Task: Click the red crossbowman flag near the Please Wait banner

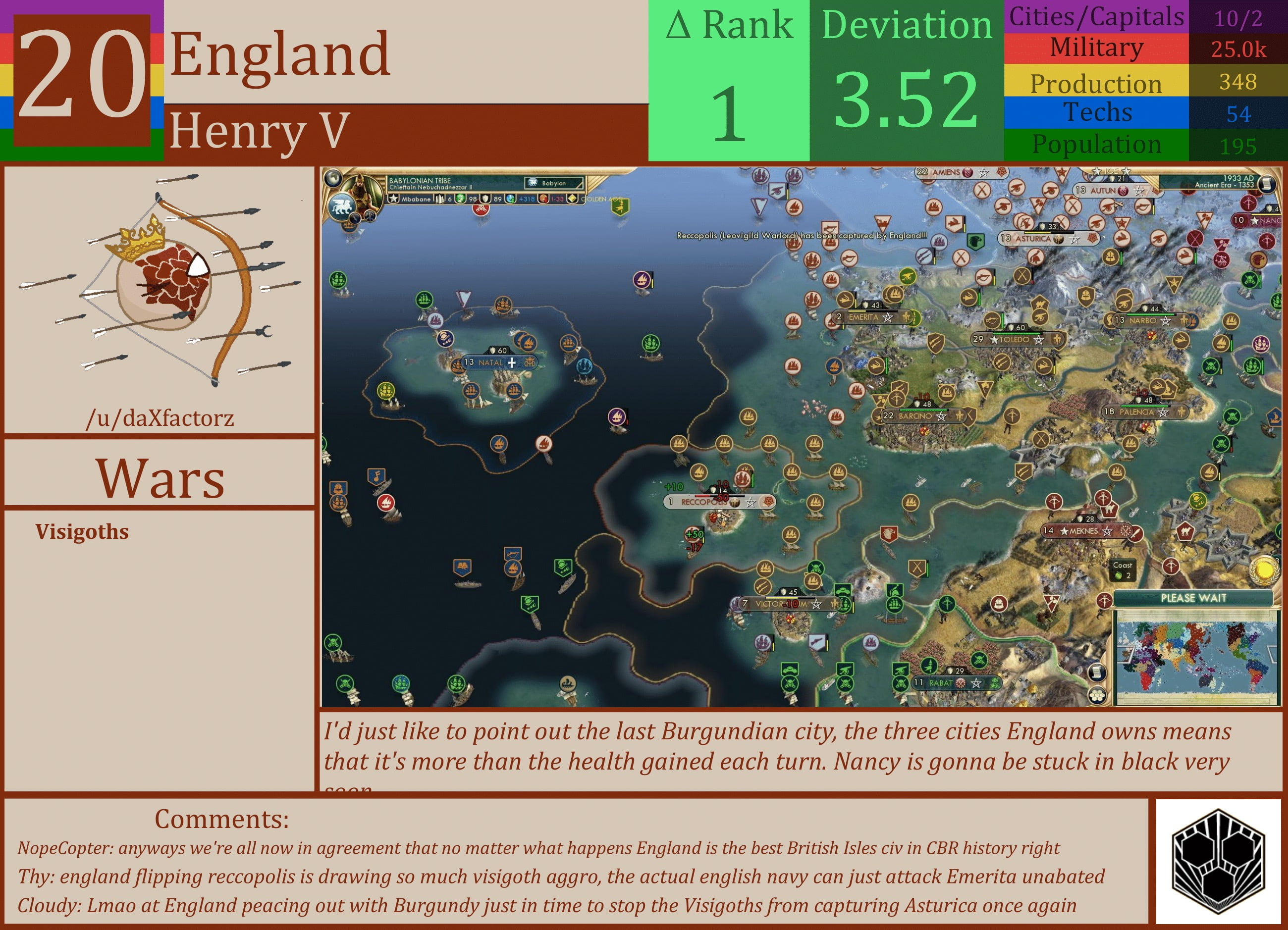Action: [x=1105, y=600]
